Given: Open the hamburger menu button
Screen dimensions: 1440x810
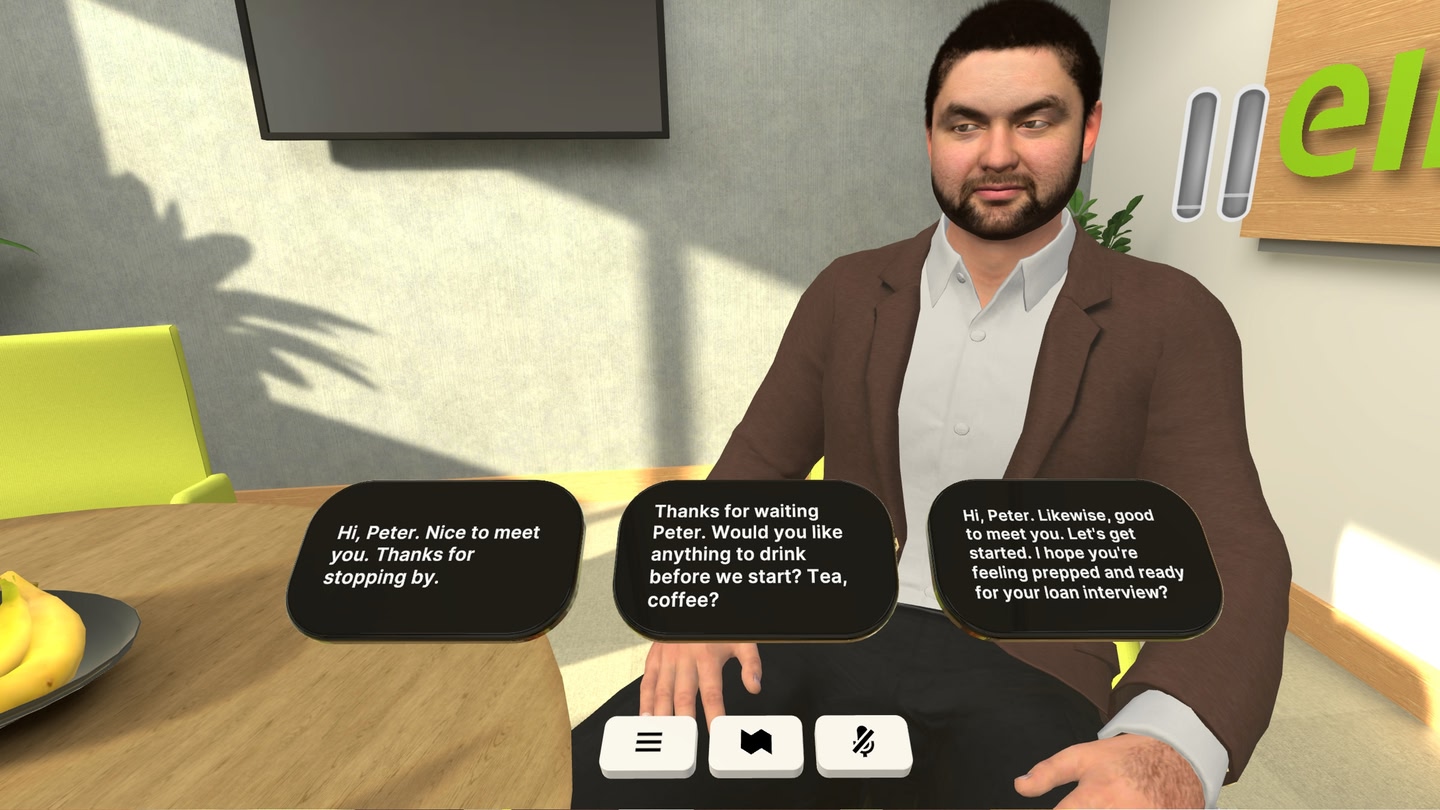Looking at the screenshot, I should 648,743.
